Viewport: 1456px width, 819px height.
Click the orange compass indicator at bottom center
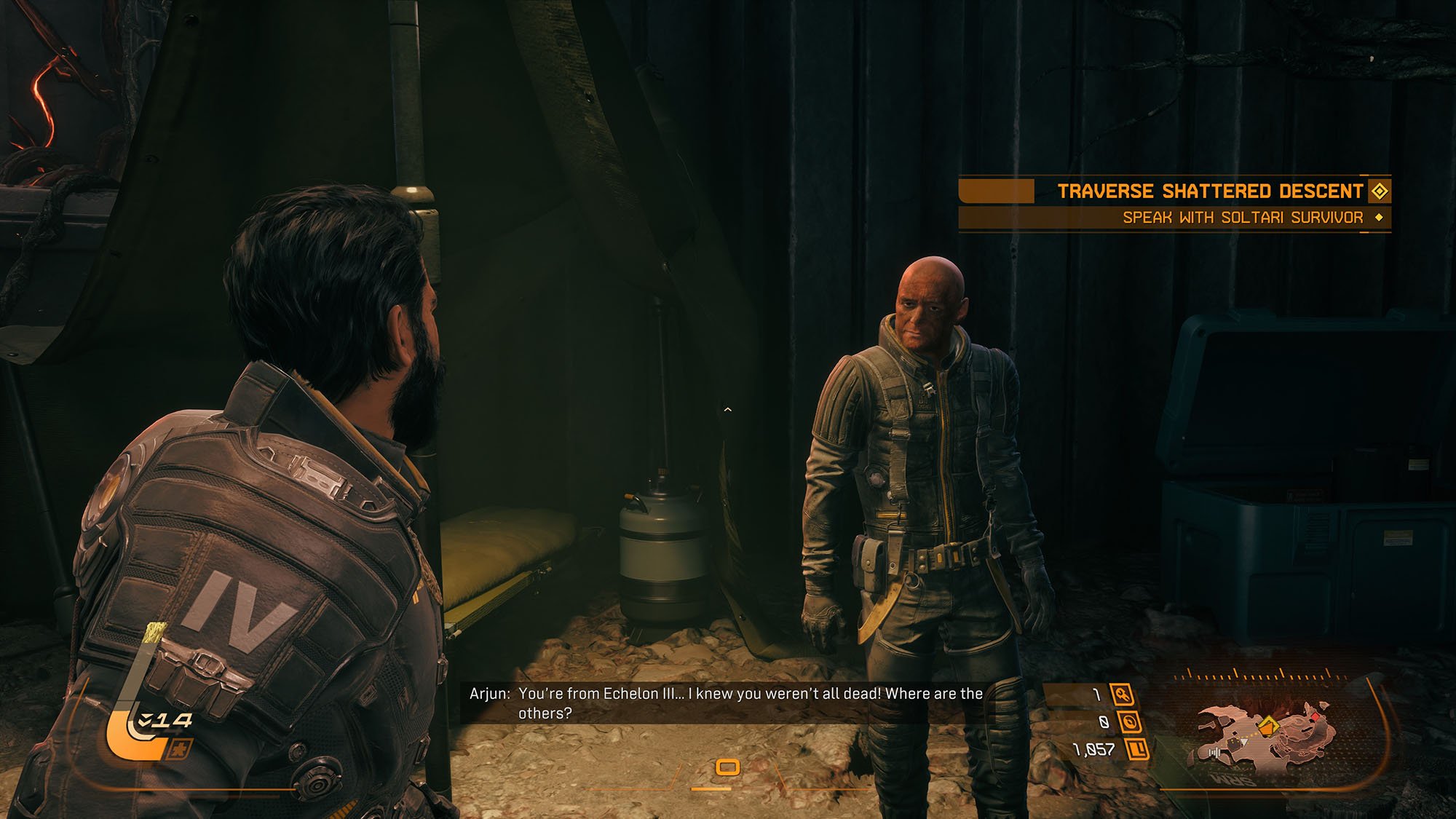727,767
